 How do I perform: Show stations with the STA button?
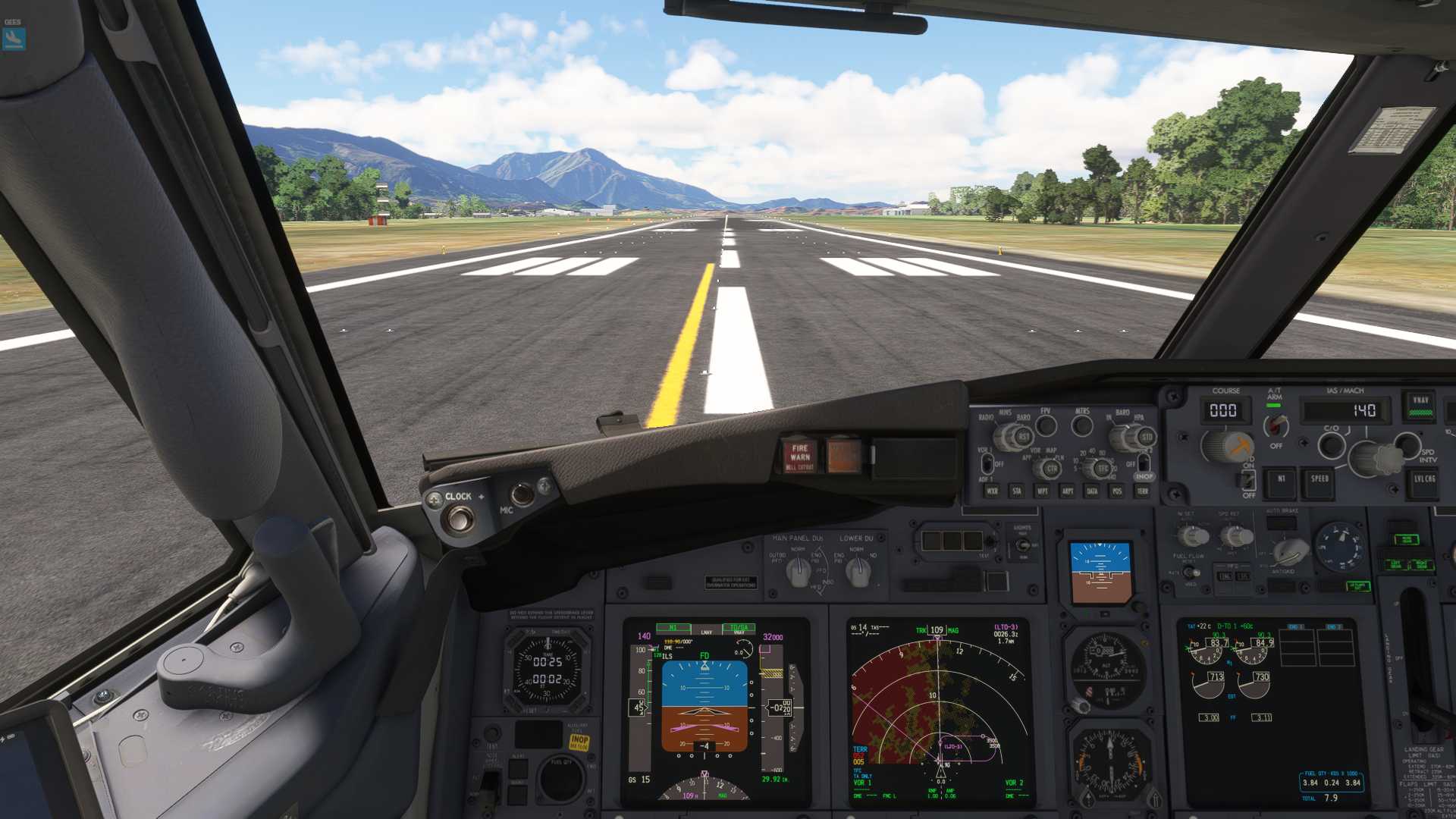pos(1017,491)
